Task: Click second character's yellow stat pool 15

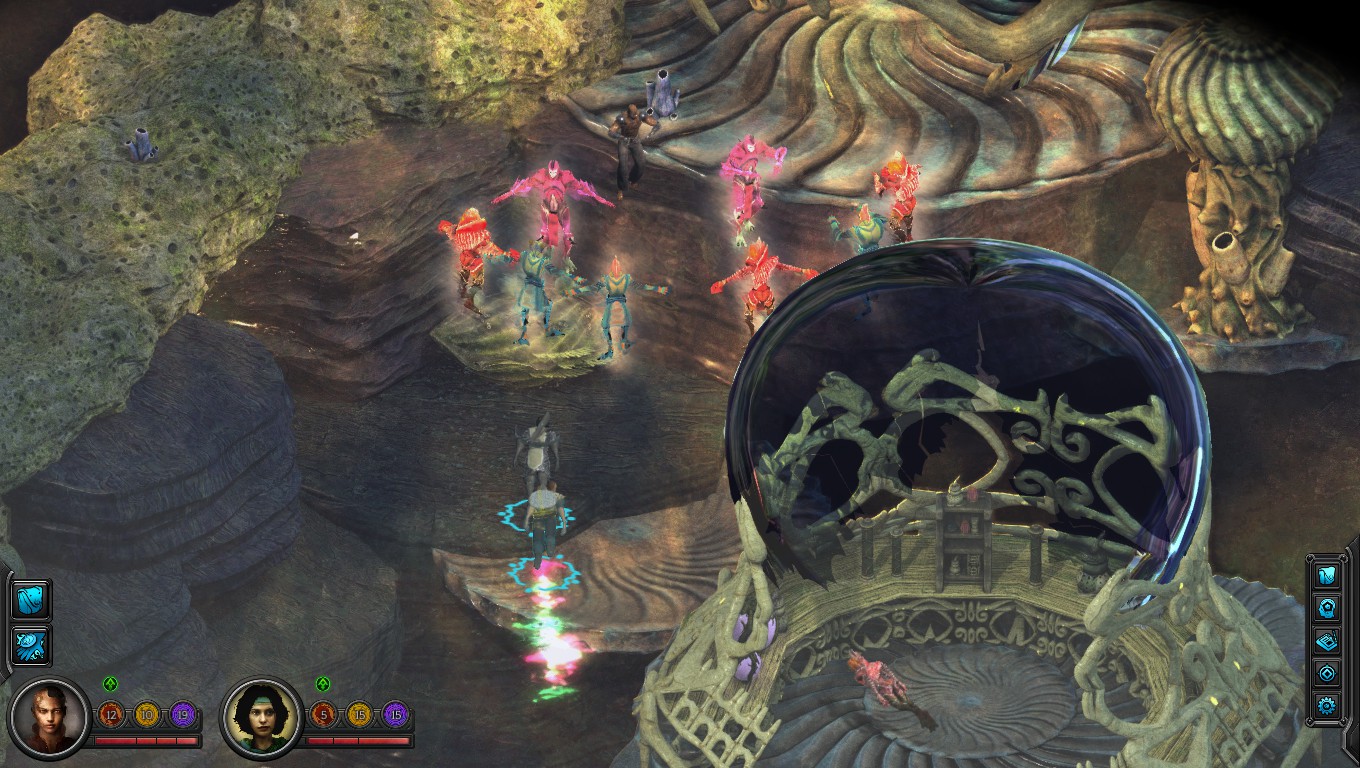Action: pyautogui.click(x=359, y=715)
